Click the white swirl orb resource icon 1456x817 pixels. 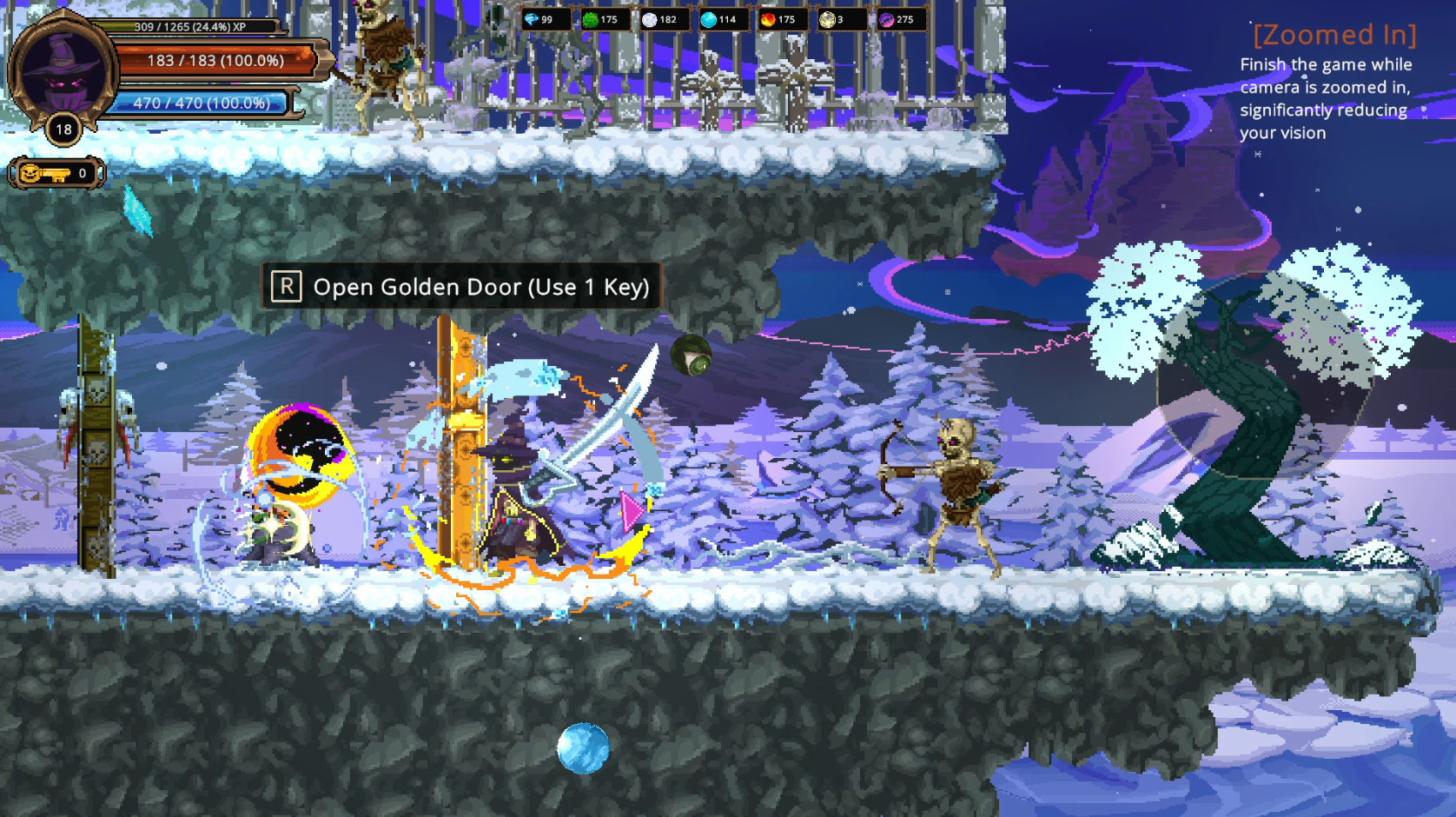(650, 19)
